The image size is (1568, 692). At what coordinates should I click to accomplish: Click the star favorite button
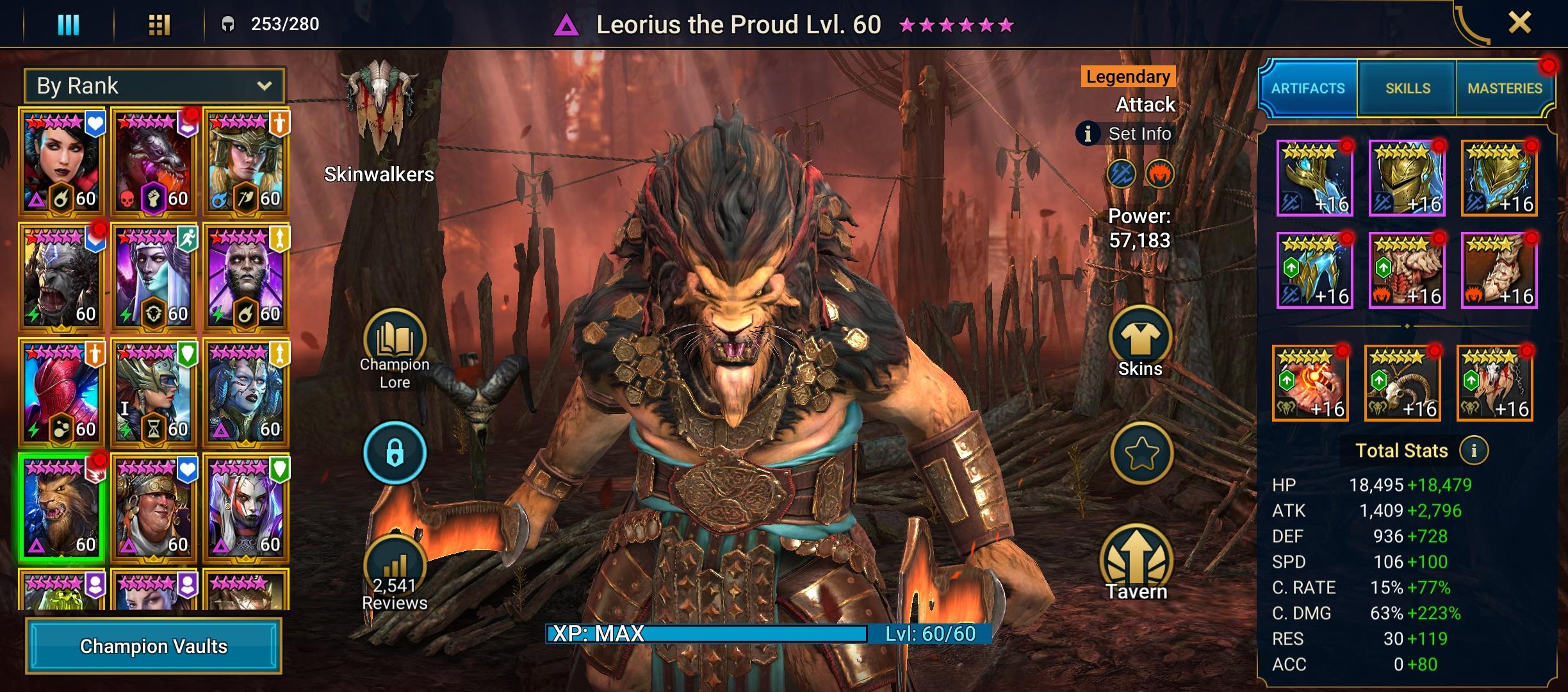tap(1141, 454)
